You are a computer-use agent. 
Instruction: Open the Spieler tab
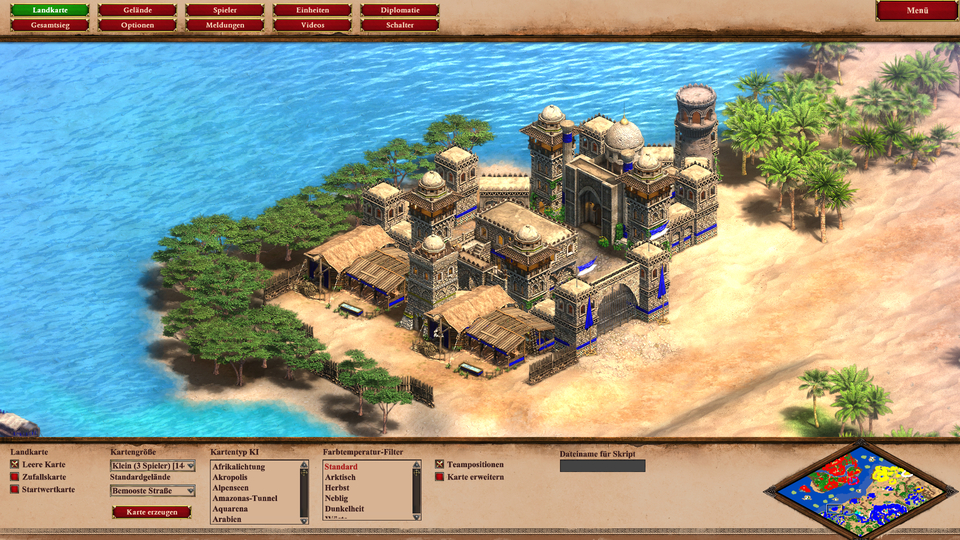coord(225,10)
